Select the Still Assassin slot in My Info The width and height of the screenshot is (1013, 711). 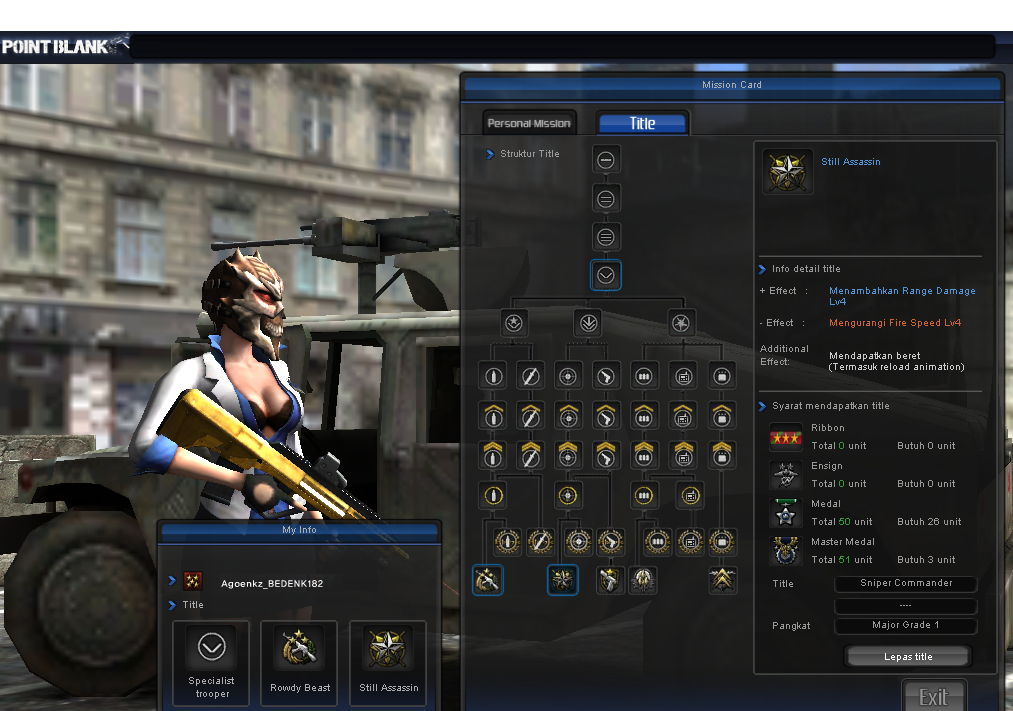[389, 663]
